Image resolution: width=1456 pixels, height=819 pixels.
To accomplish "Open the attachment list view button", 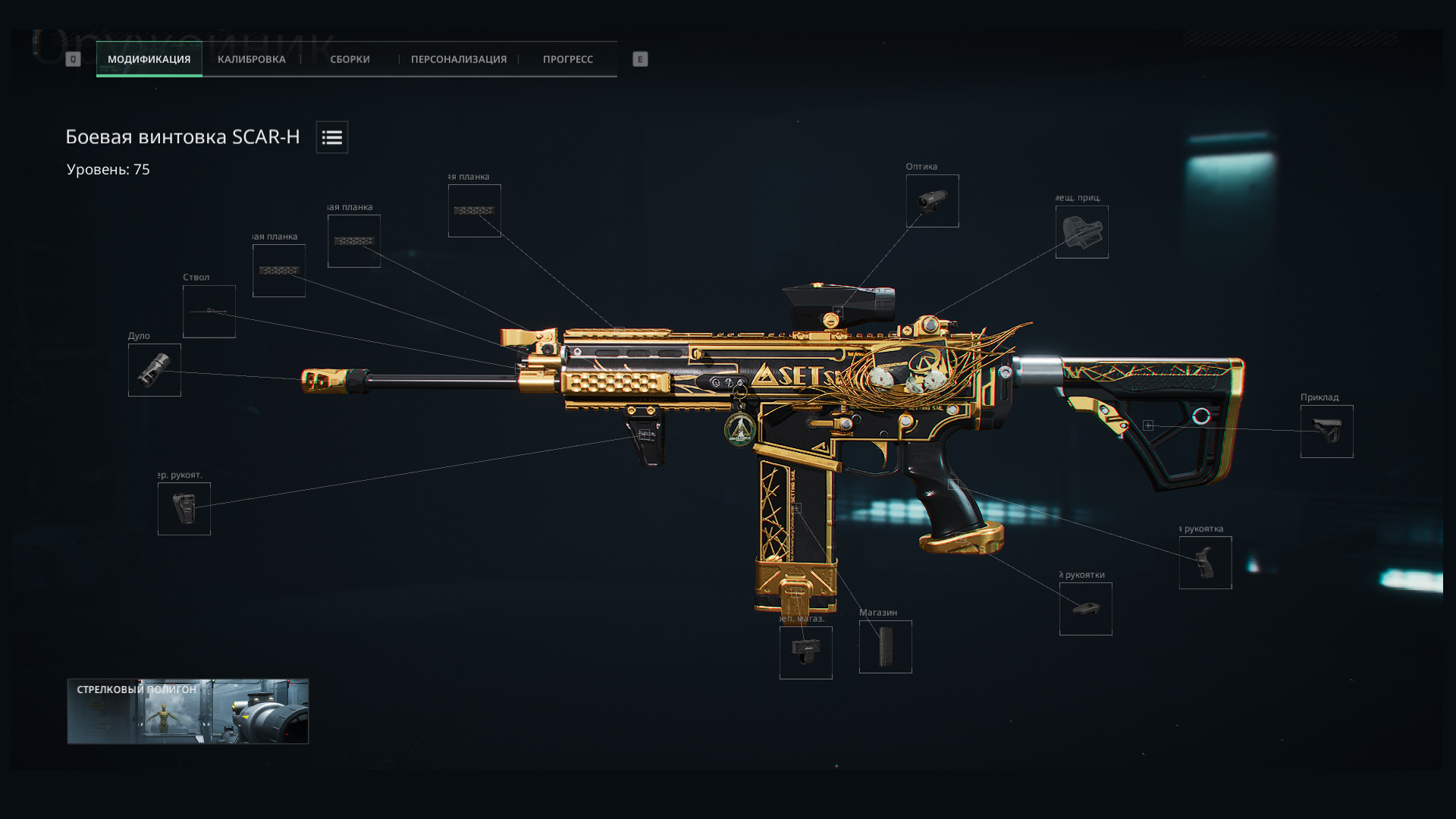I will click(x=332, y=137).
